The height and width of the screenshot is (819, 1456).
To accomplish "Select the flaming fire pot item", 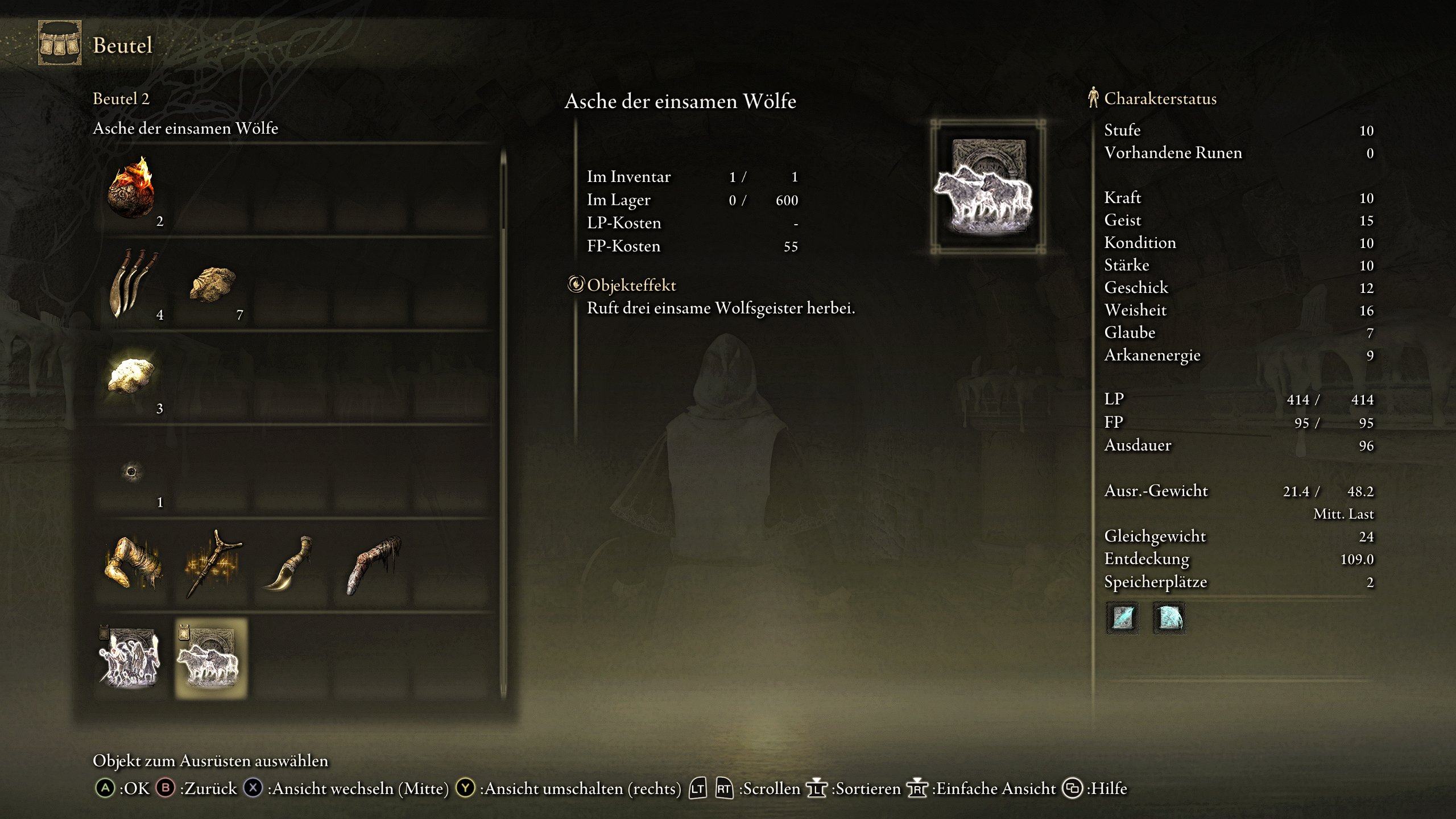I will (131, 189).
